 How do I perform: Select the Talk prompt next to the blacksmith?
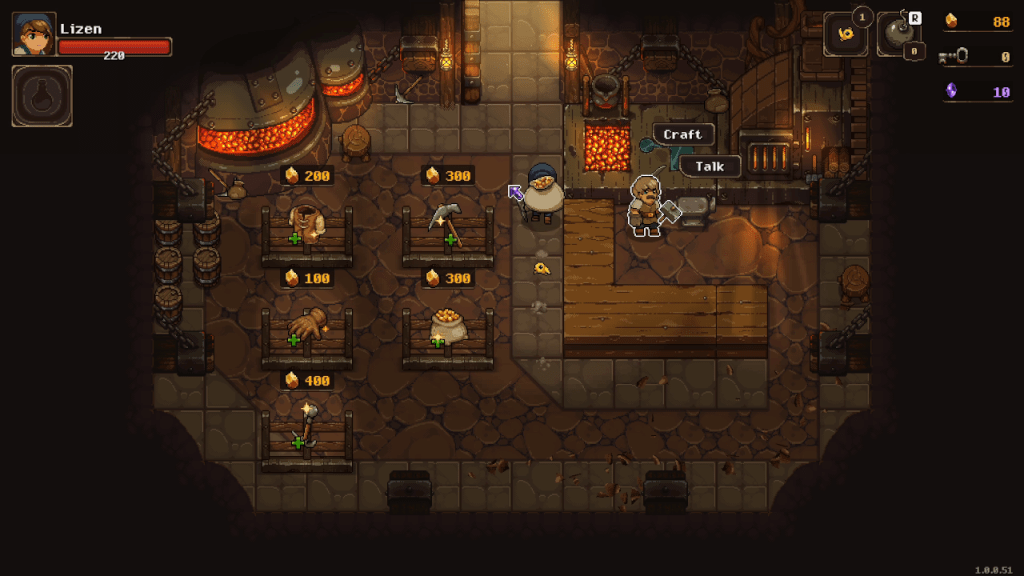[x=710, y=166]
